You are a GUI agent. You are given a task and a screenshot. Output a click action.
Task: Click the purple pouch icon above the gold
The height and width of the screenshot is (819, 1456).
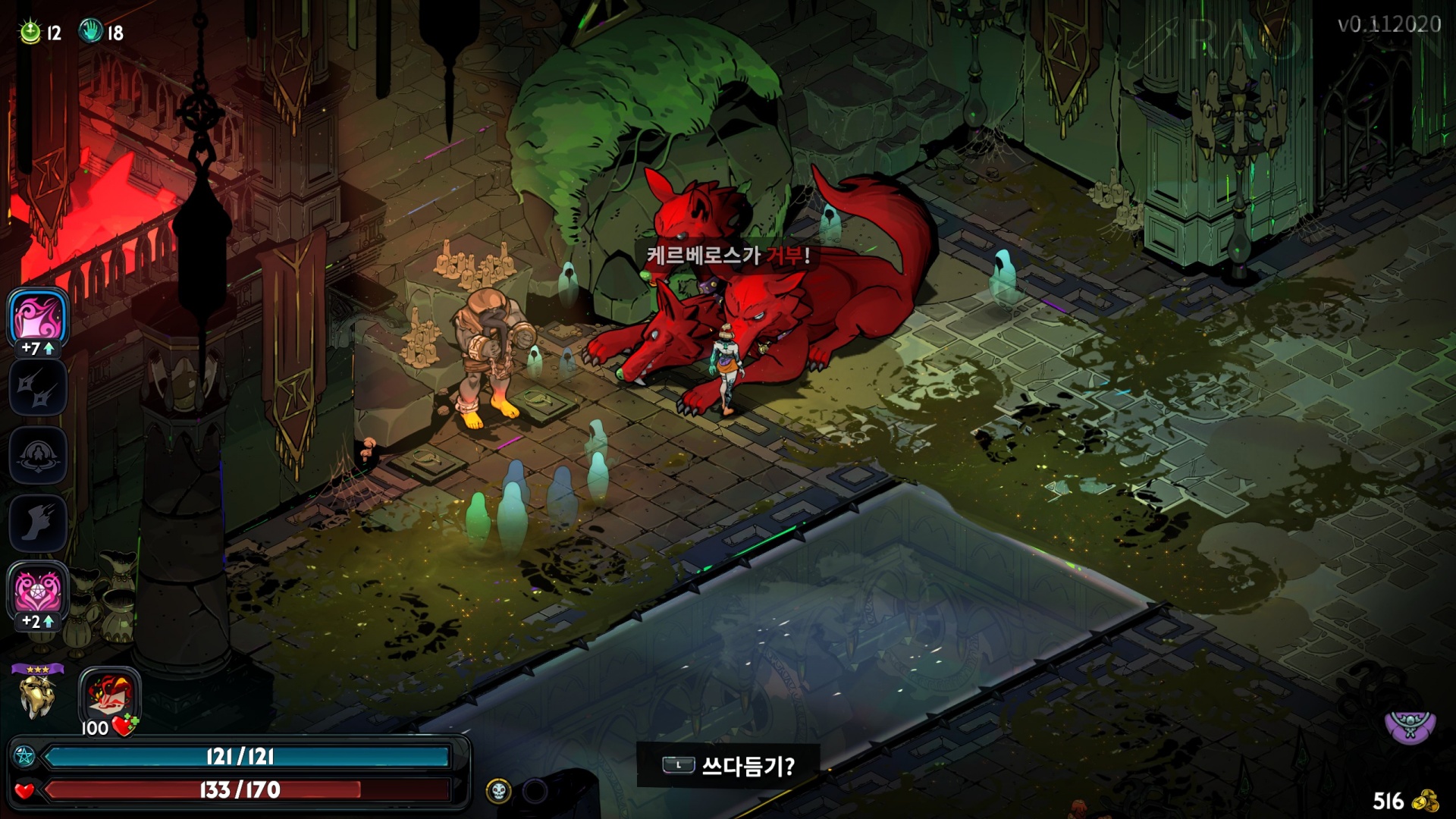[1410, 725]
